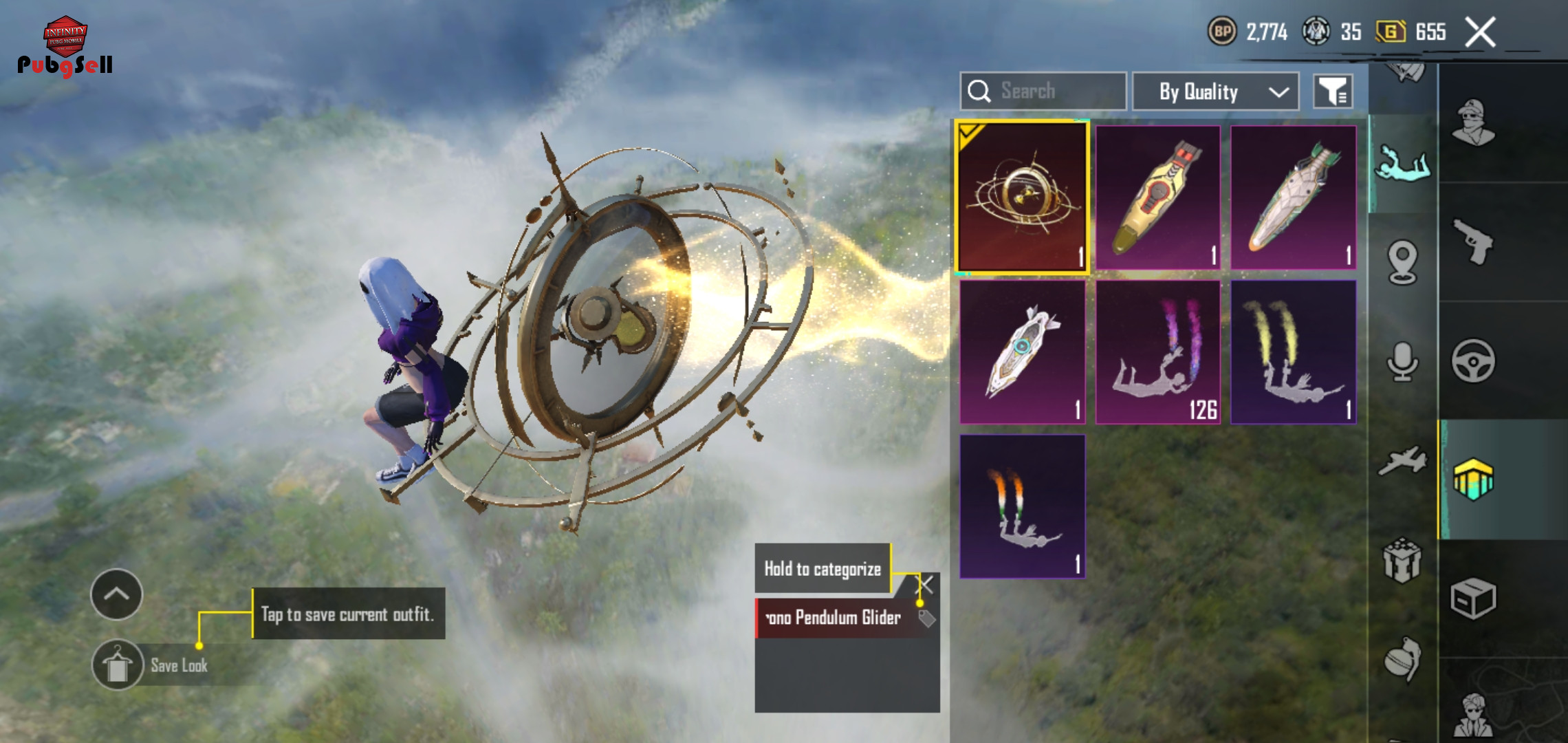
Task: Open the steering wheel vehicles tab
Action: (1472, 360)
